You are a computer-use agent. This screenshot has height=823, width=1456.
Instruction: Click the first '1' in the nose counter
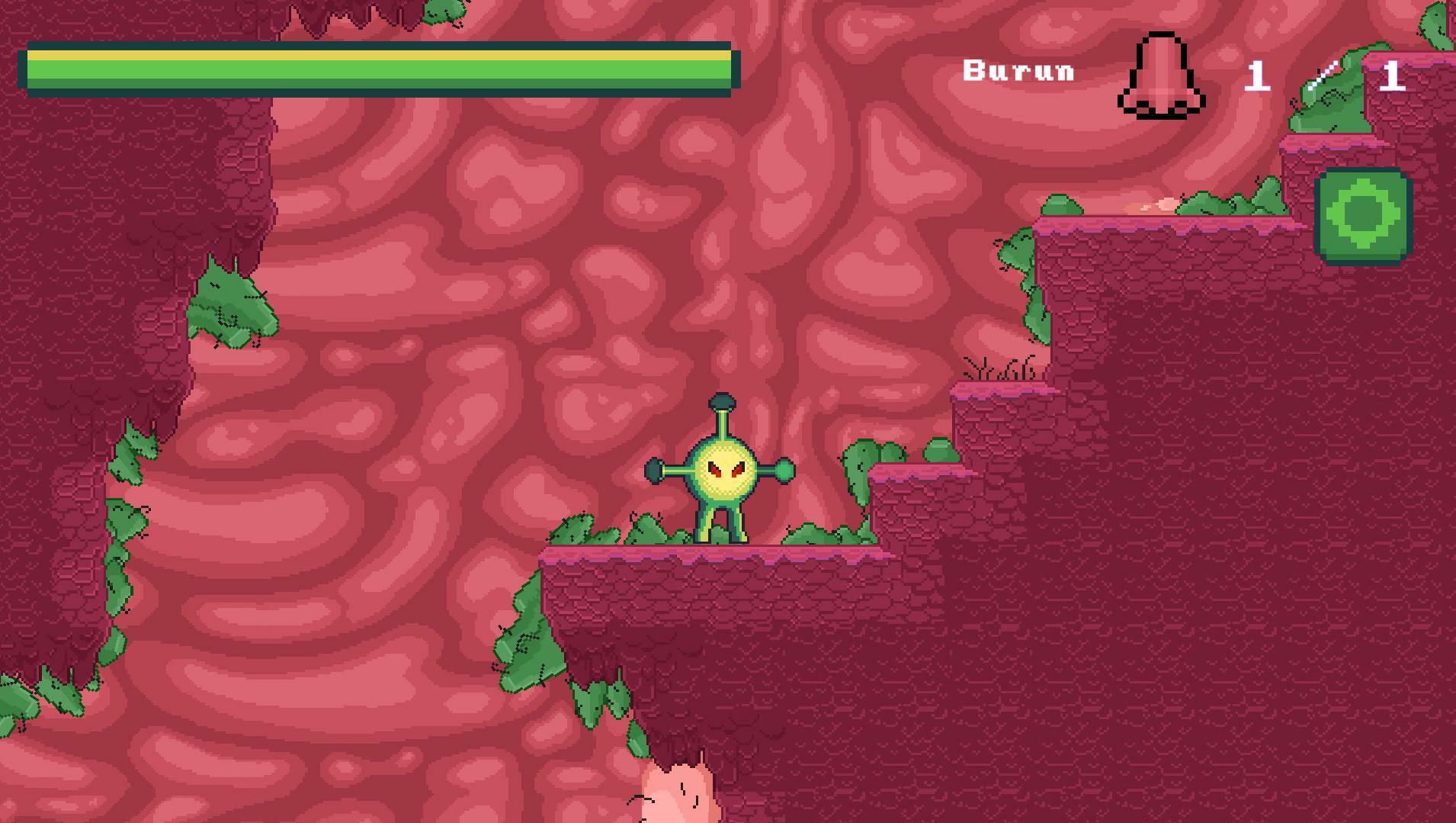coord(1259,76)
